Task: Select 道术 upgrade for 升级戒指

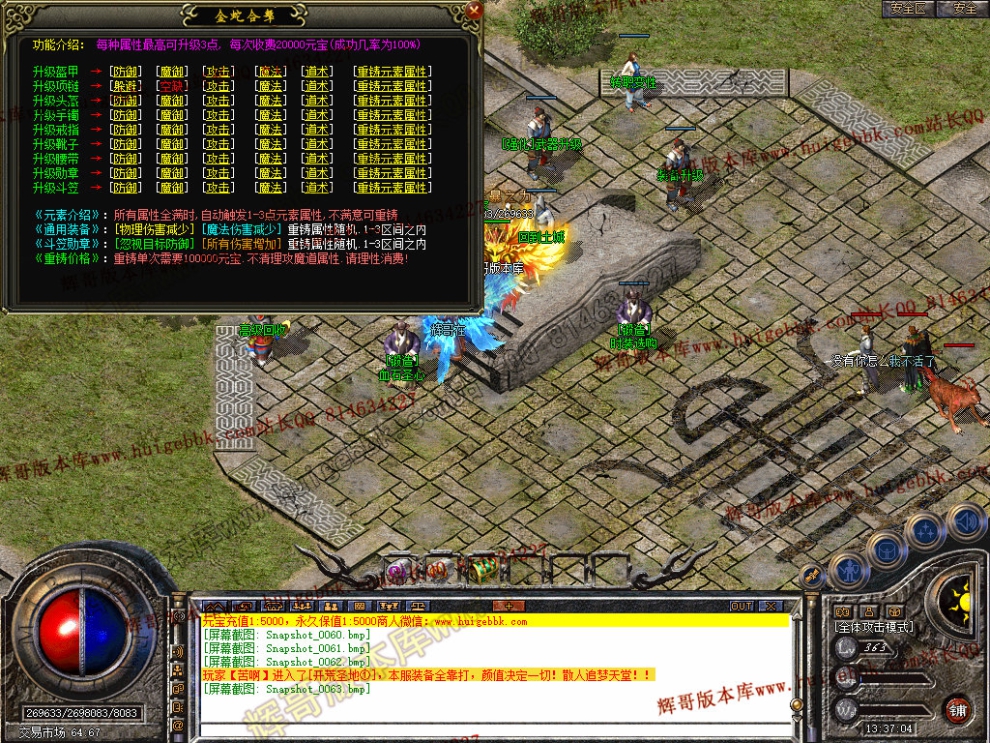Action: tap(318, 129)
